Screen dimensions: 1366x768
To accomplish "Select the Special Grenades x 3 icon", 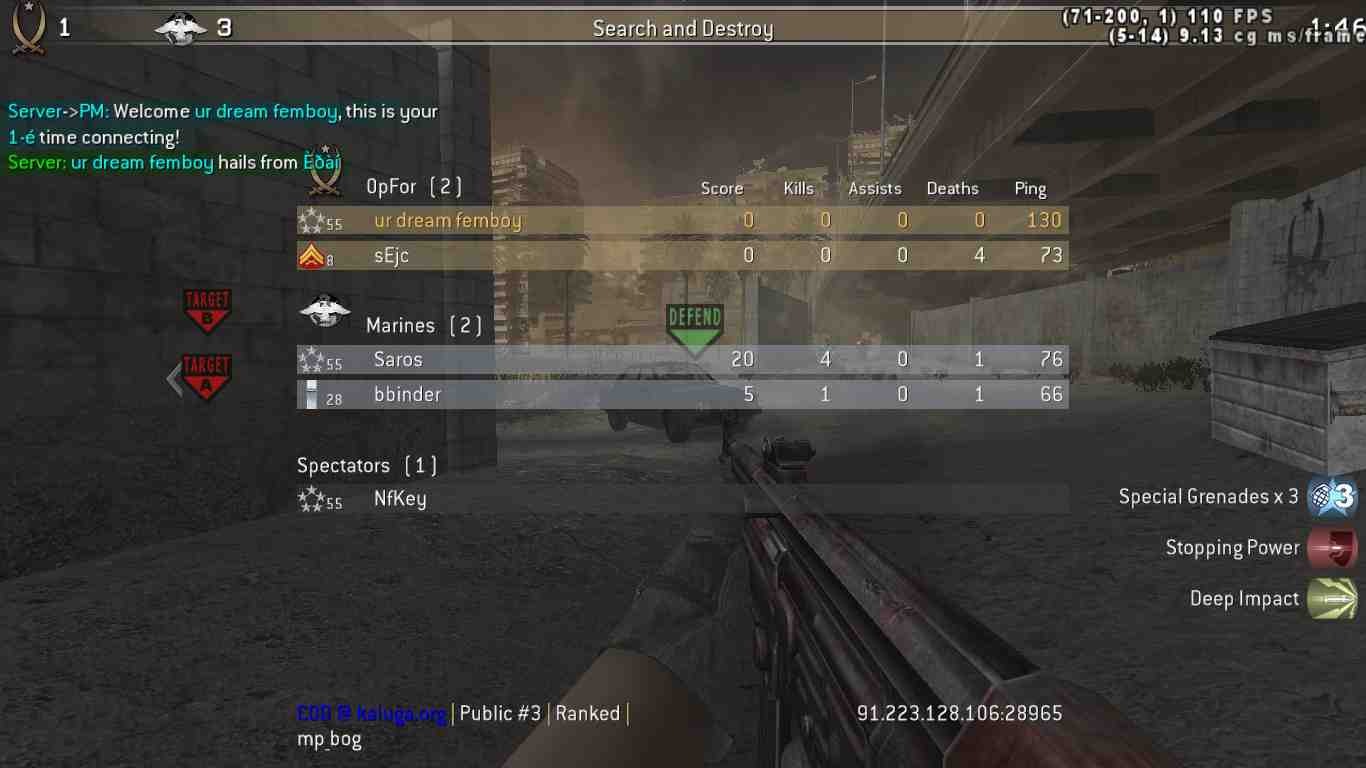I will pos(1334,496).
